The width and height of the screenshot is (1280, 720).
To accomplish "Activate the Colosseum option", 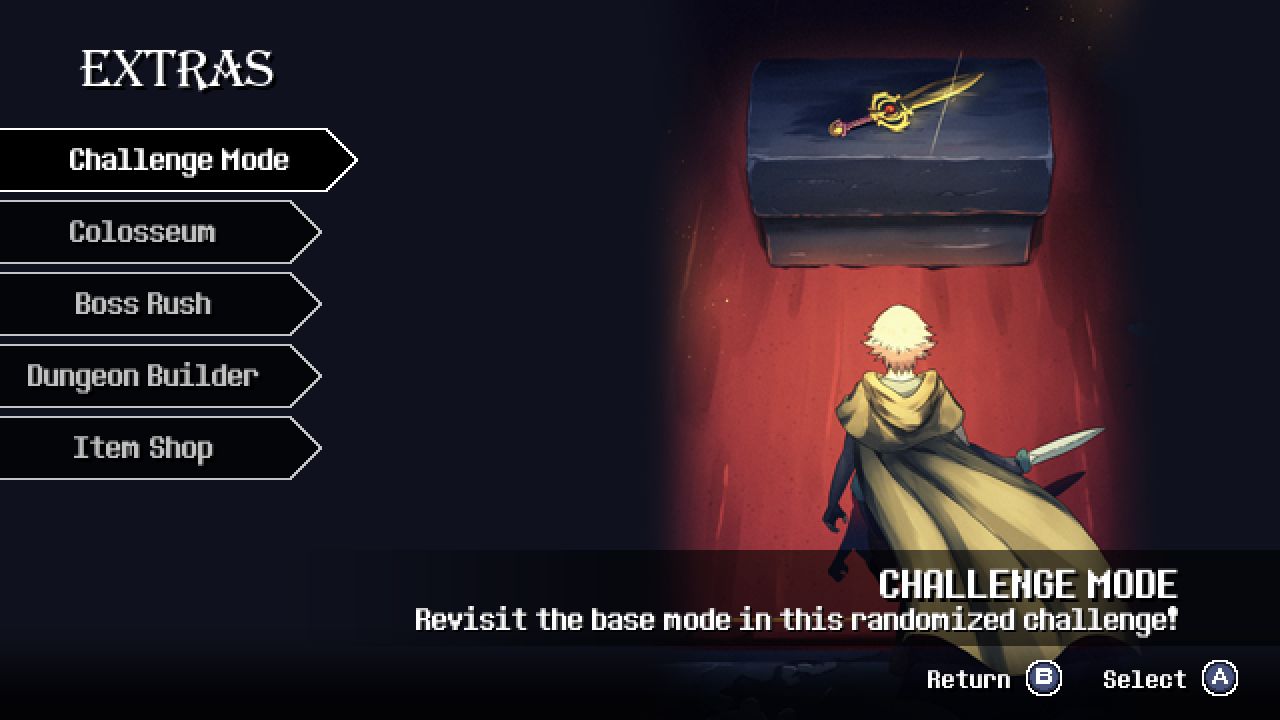I will point(142,231).
